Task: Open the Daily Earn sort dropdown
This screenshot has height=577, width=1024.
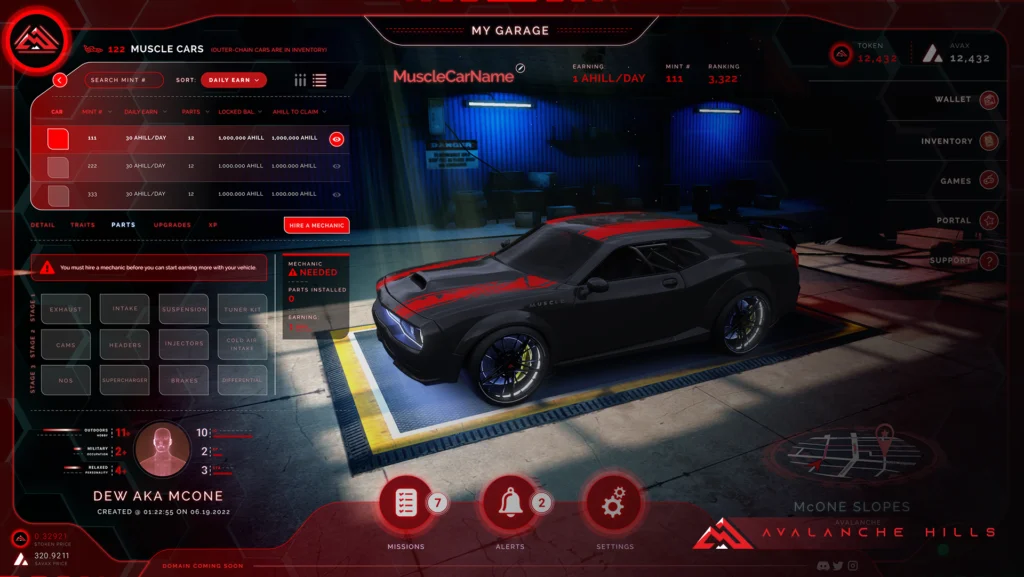Action: pos(233,80)
